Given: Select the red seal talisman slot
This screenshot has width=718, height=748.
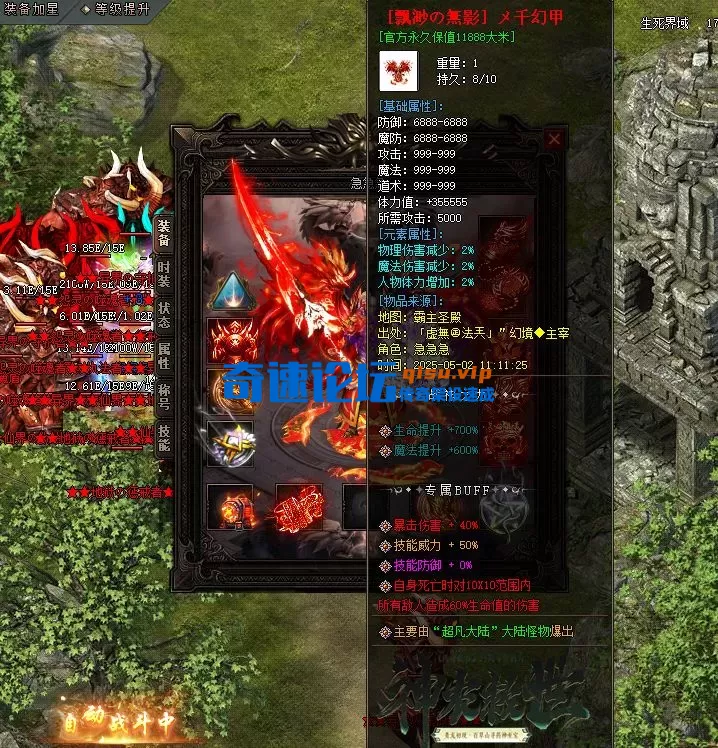Looking at the screenshot, I should tap(298, 505).
